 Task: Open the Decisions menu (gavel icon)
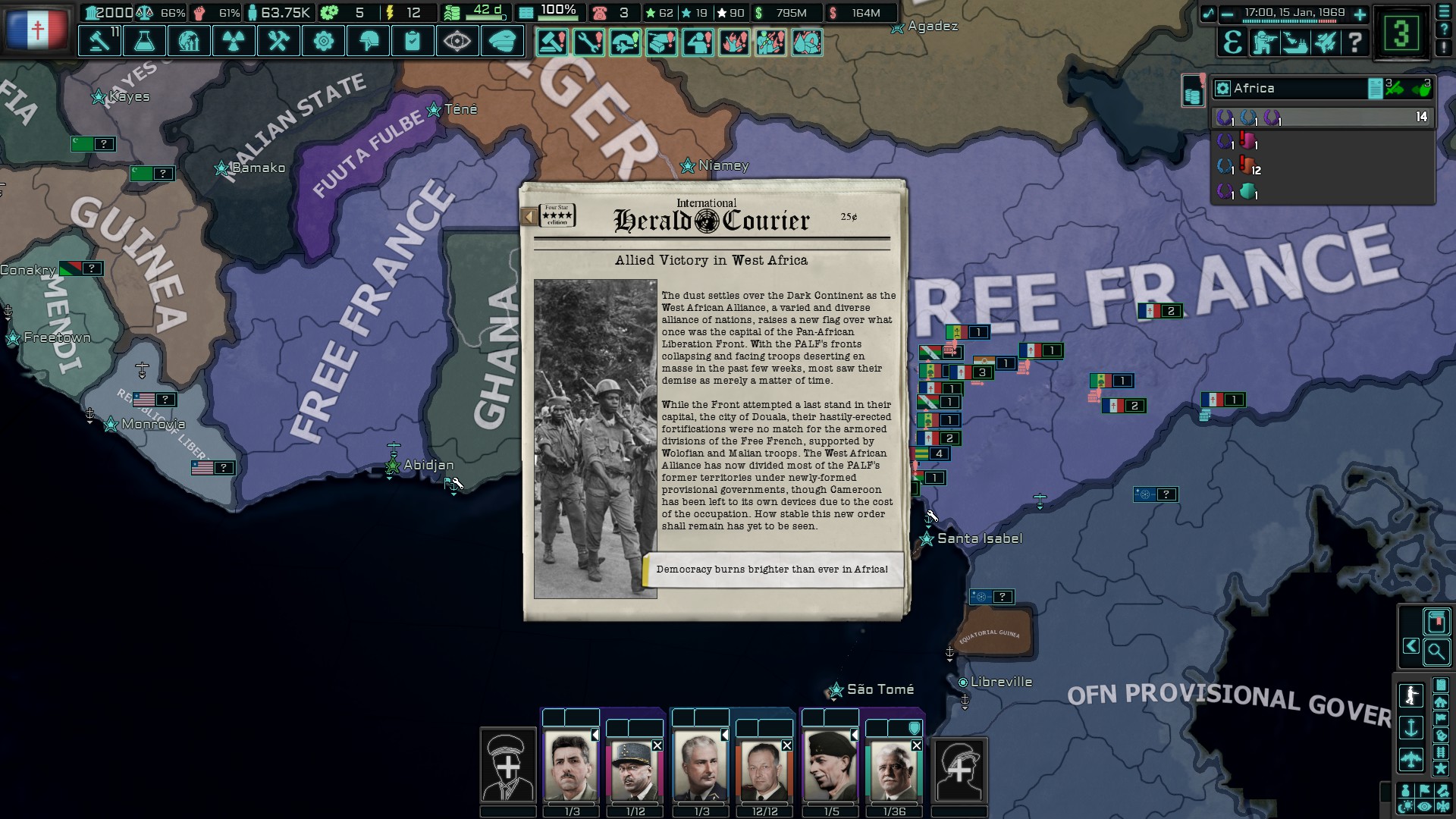pyautogui.click(x=99, y=41)
